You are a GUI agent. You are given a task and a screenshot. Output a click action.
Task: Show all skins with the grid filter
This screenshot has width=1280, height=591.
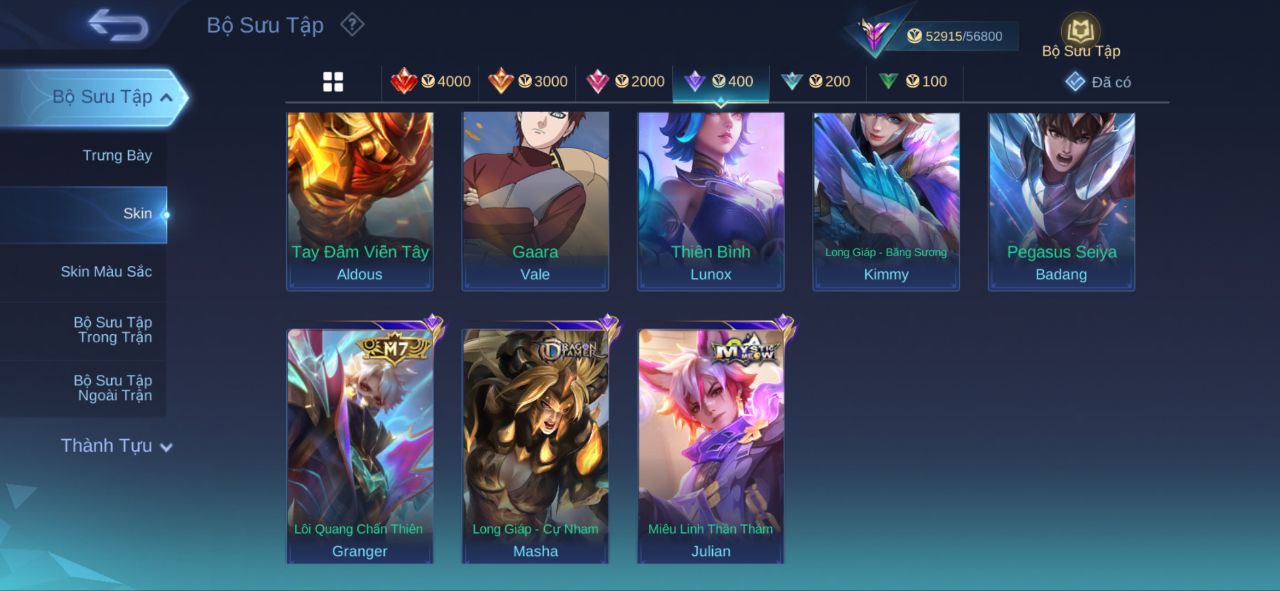[x=333, y=82]
